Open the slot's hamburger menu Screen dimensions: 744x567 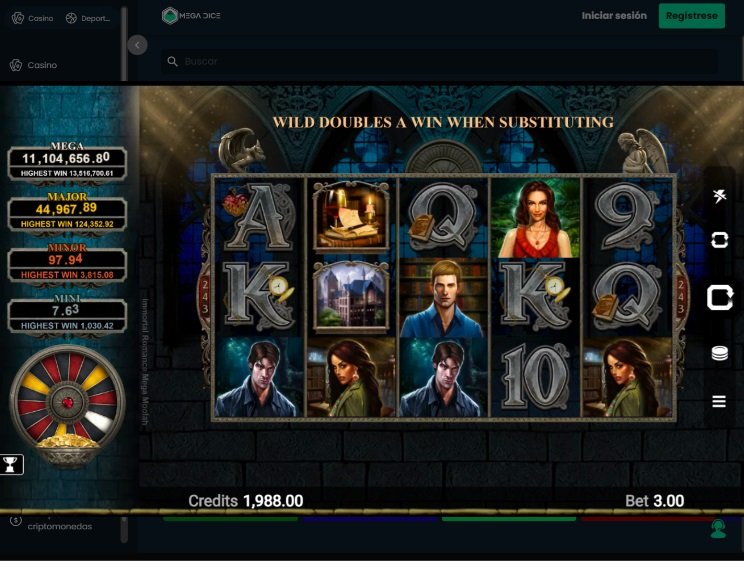[x=719, y=401]
